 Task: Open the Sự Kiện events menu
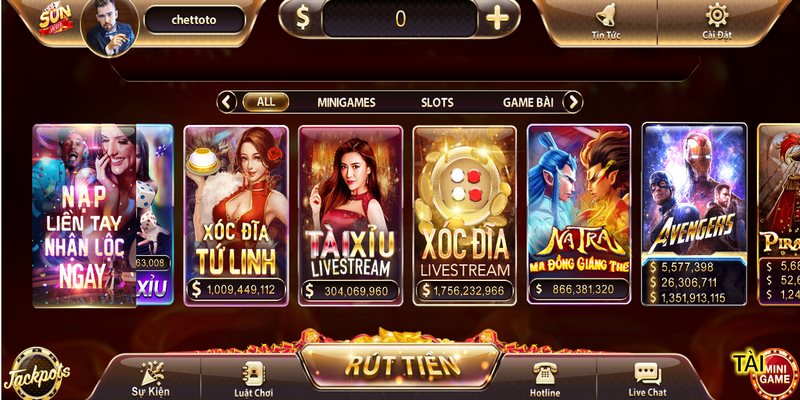point(151,379)
